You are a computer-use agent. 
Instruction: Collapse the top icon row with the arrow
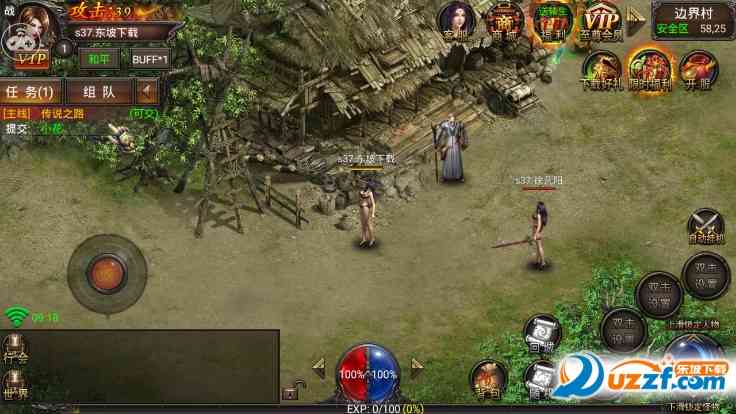634,21
